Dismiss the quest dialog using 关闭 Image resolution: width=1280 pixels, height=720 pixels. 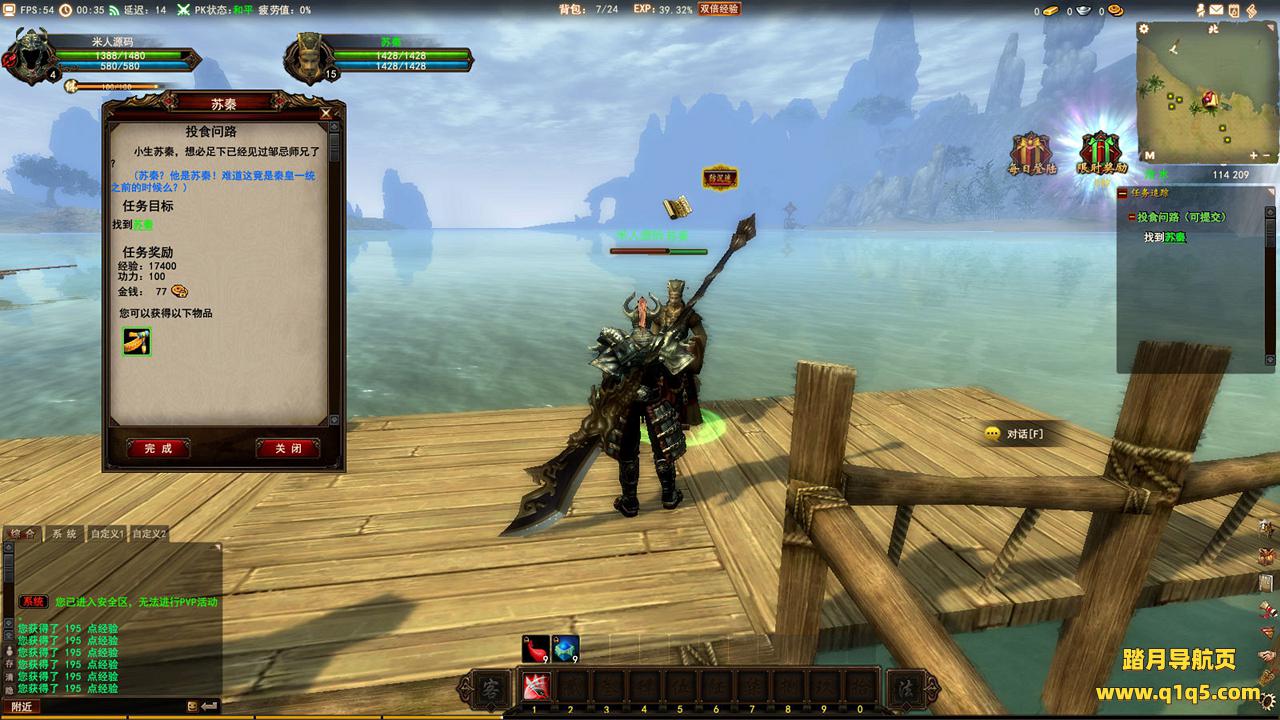click(x=288, y=449)
